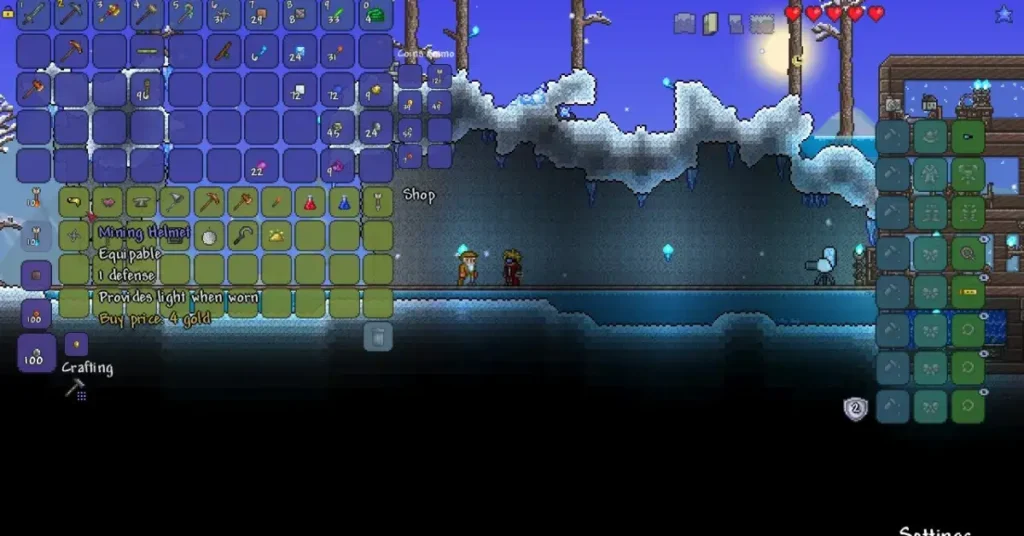Open the Settings menu
1024x536 pixels.
[934, 530]
